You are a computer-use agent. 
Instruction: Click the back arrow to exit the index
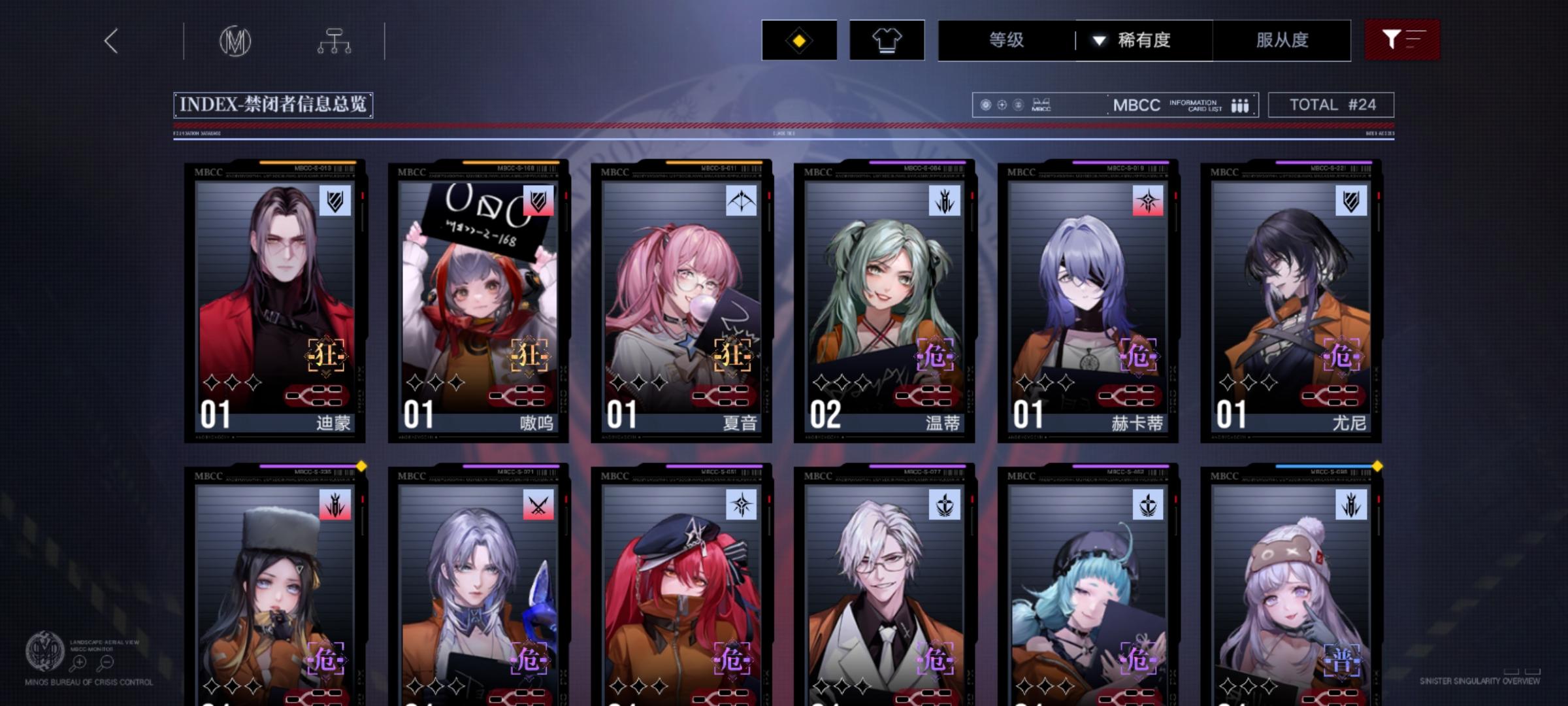point(110,40)
